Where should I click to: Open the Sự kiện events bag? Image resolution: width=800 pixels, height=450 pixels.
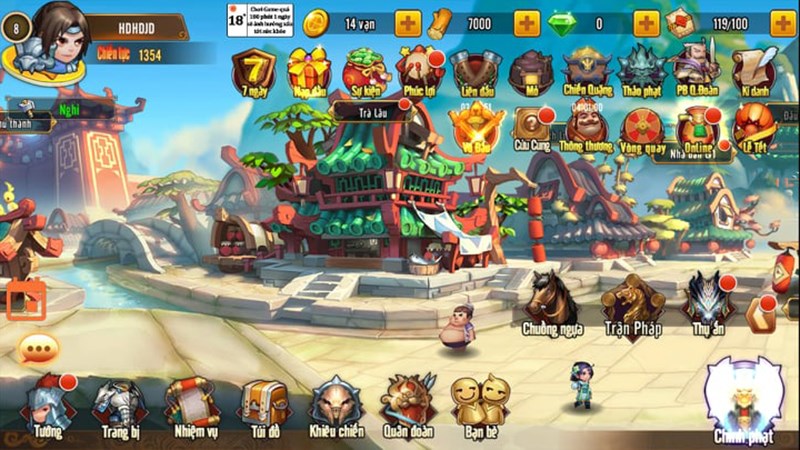pyautogui.click(x=364, y=71)
